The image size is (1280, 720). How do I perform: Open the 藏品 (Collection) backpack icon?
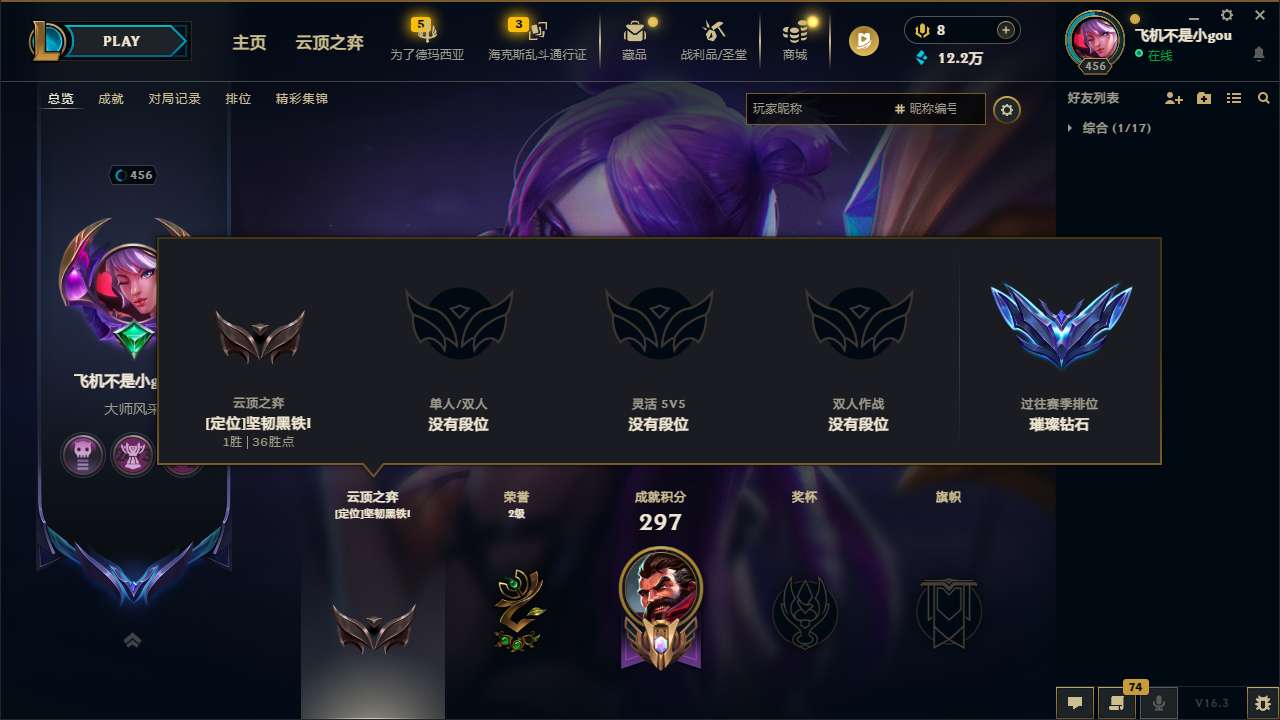[635, 33]
